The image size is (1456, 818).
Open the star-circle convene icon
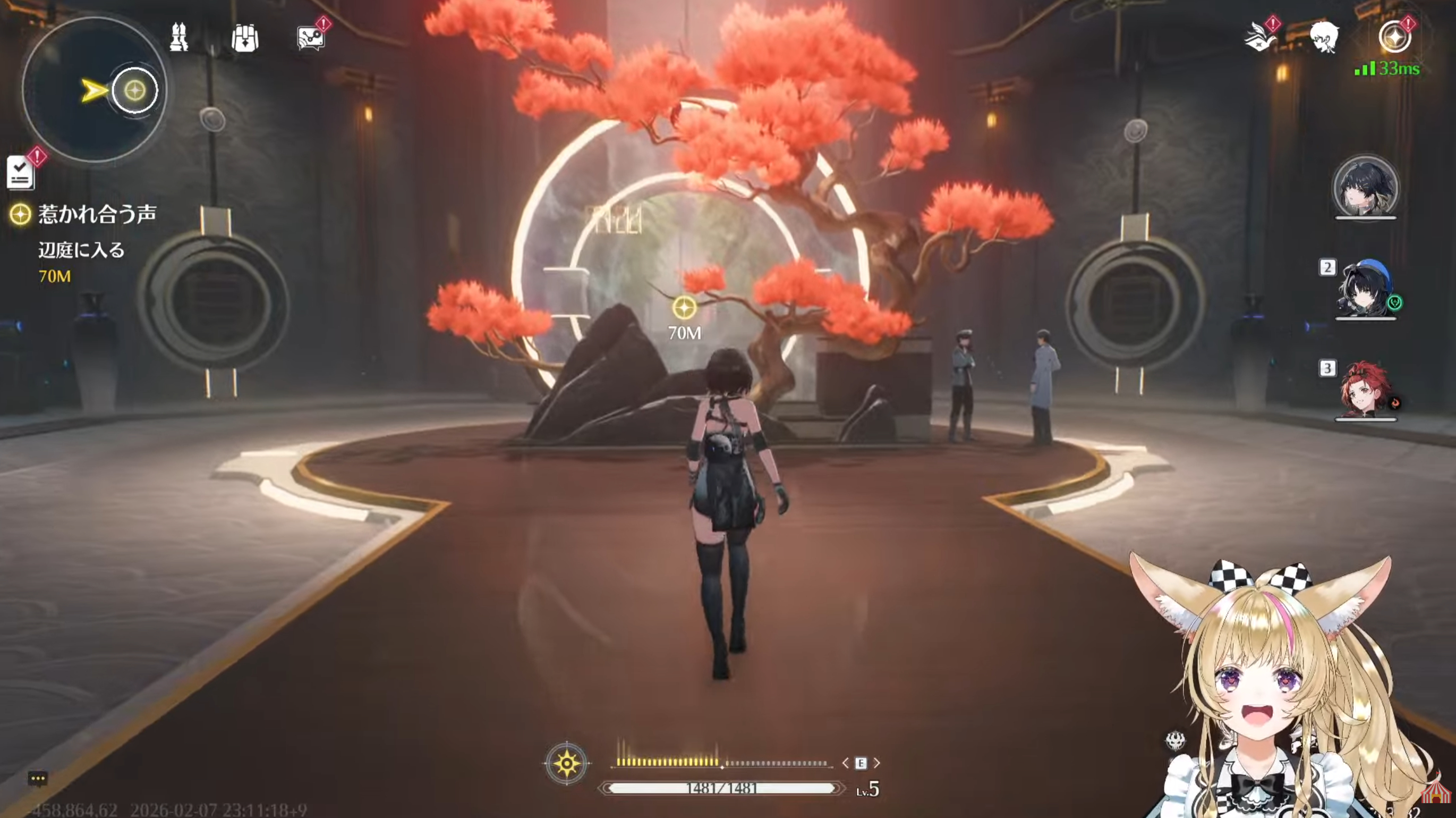1394,38
